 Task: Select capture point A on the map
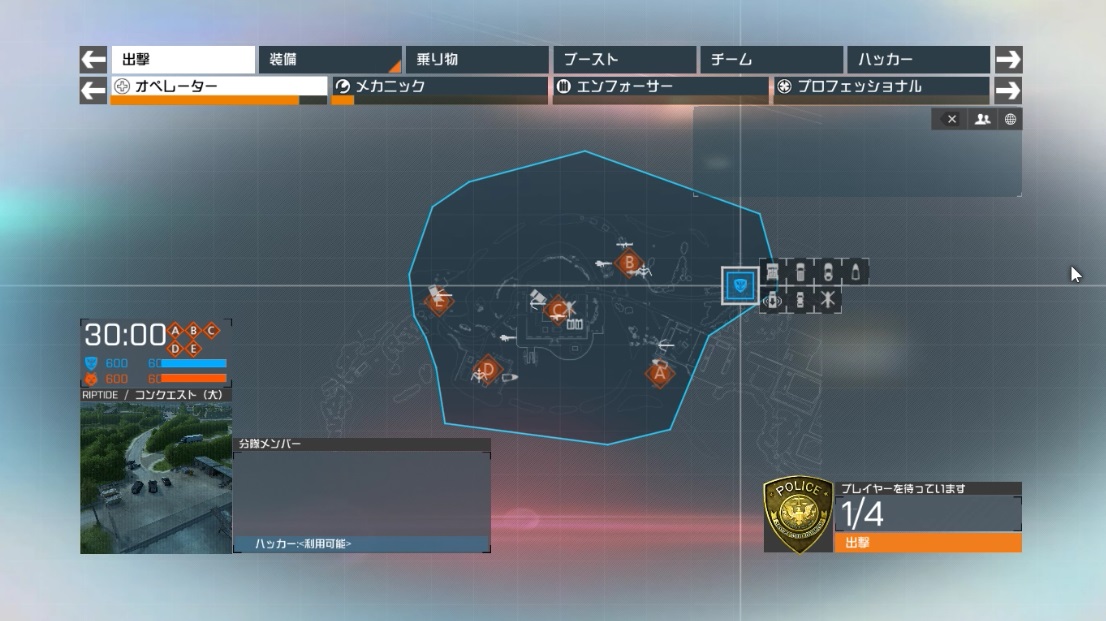point(658,374)
